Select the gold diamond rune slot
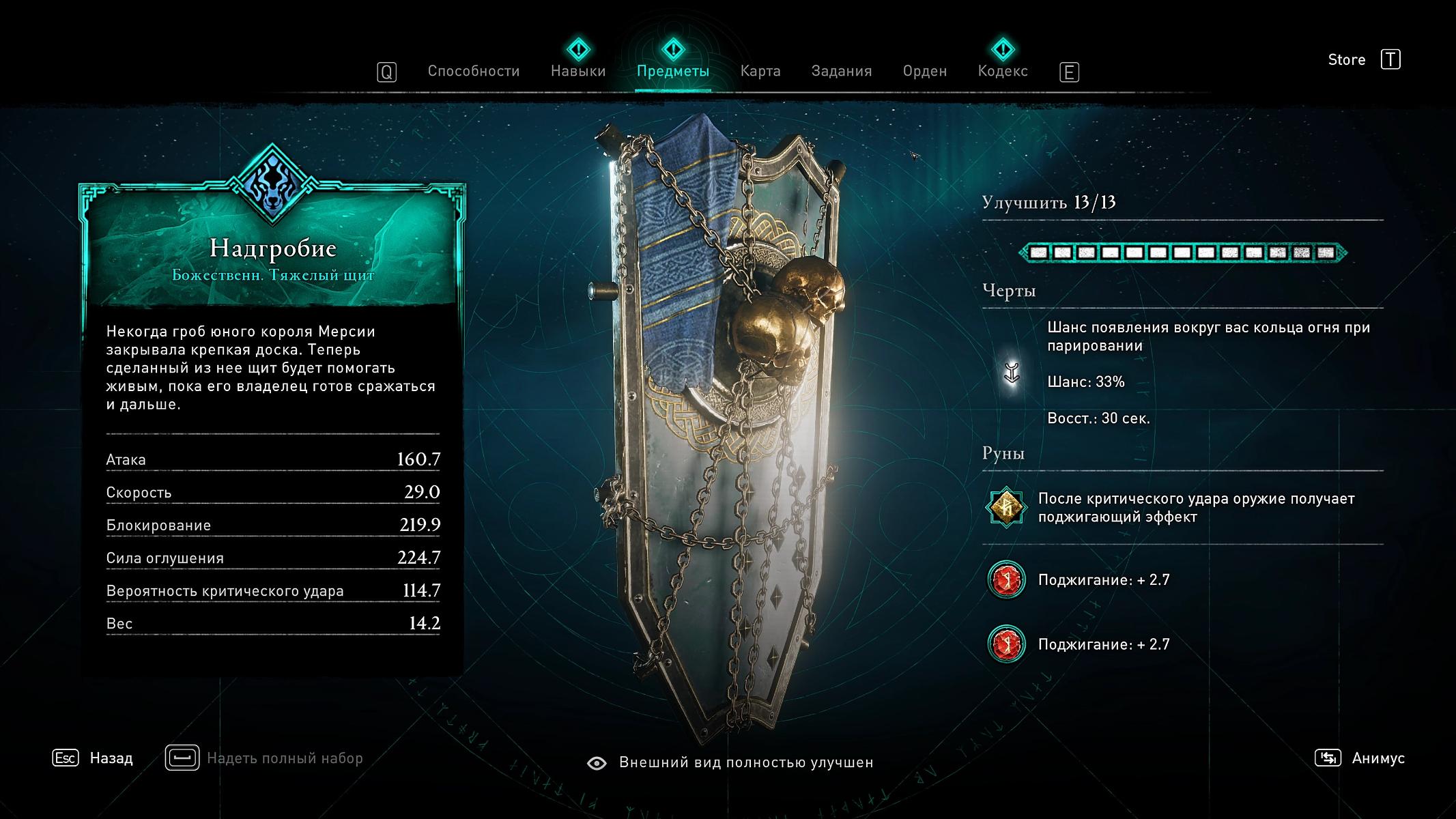The image size is (1456, 819). tap(1006, 507)
